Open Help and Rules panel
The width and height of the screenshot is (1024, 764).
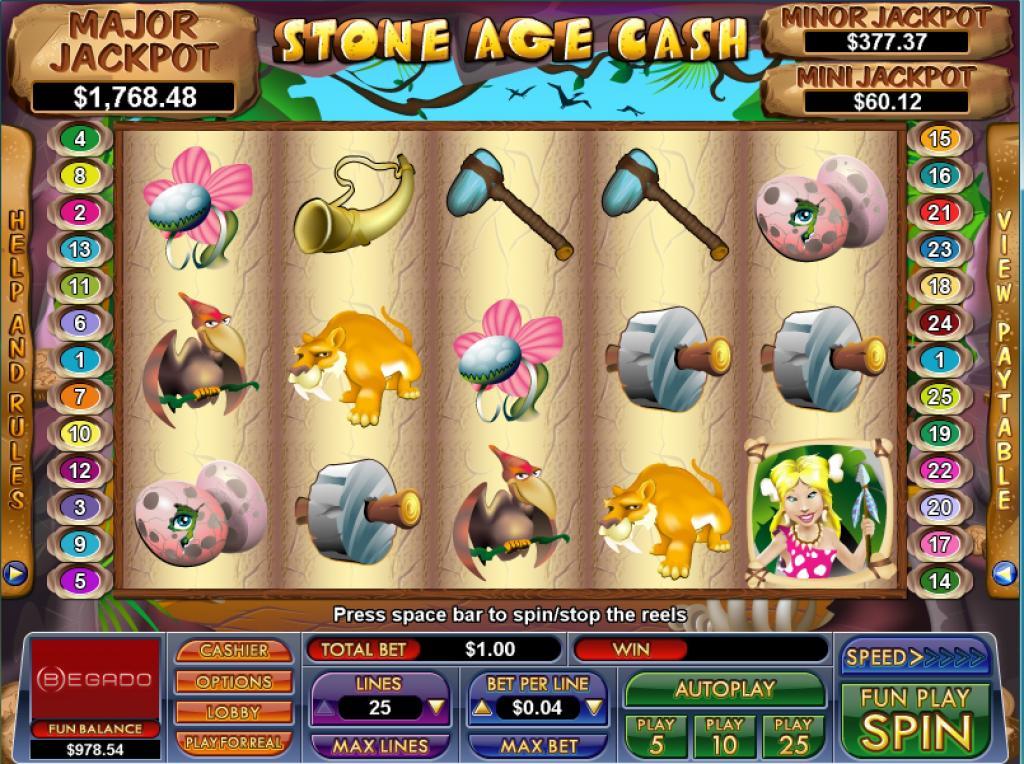coord(16,360)
